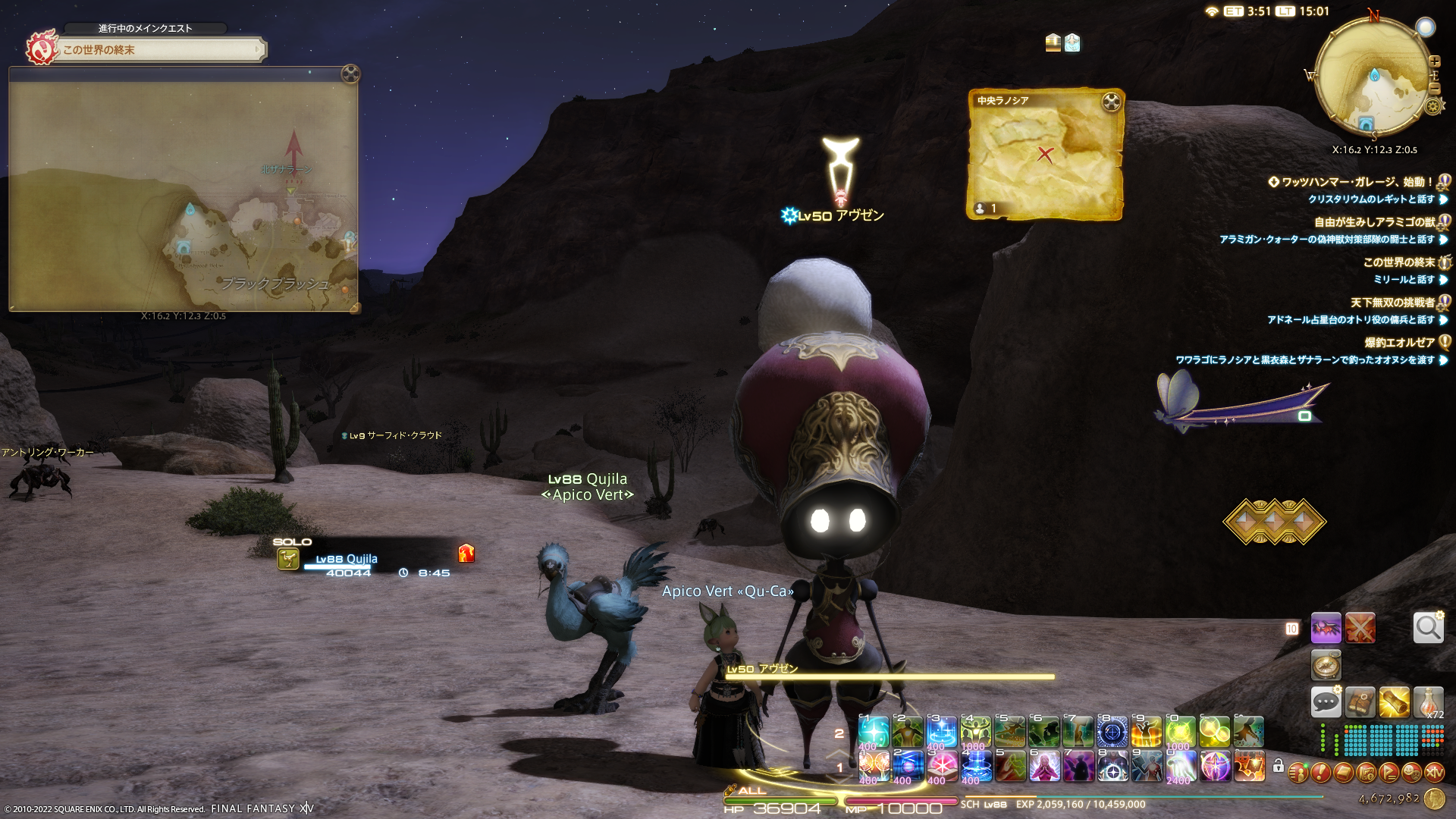Image resolution: width=1456 pixels, height=819 pixels.
Task: Click the magnifying glass search icon
Action: point(1428,628)
